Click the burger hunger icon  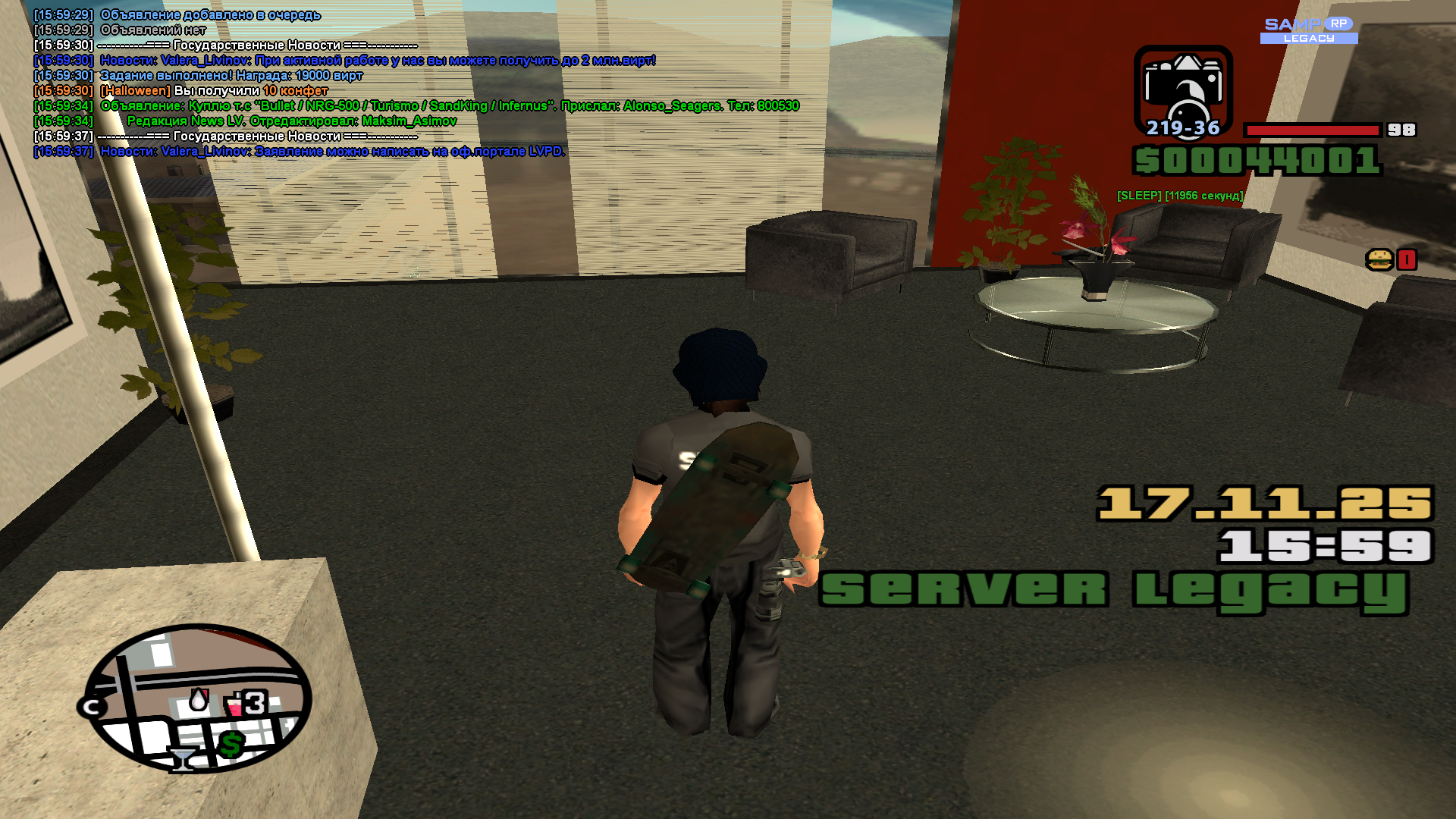1380,260
